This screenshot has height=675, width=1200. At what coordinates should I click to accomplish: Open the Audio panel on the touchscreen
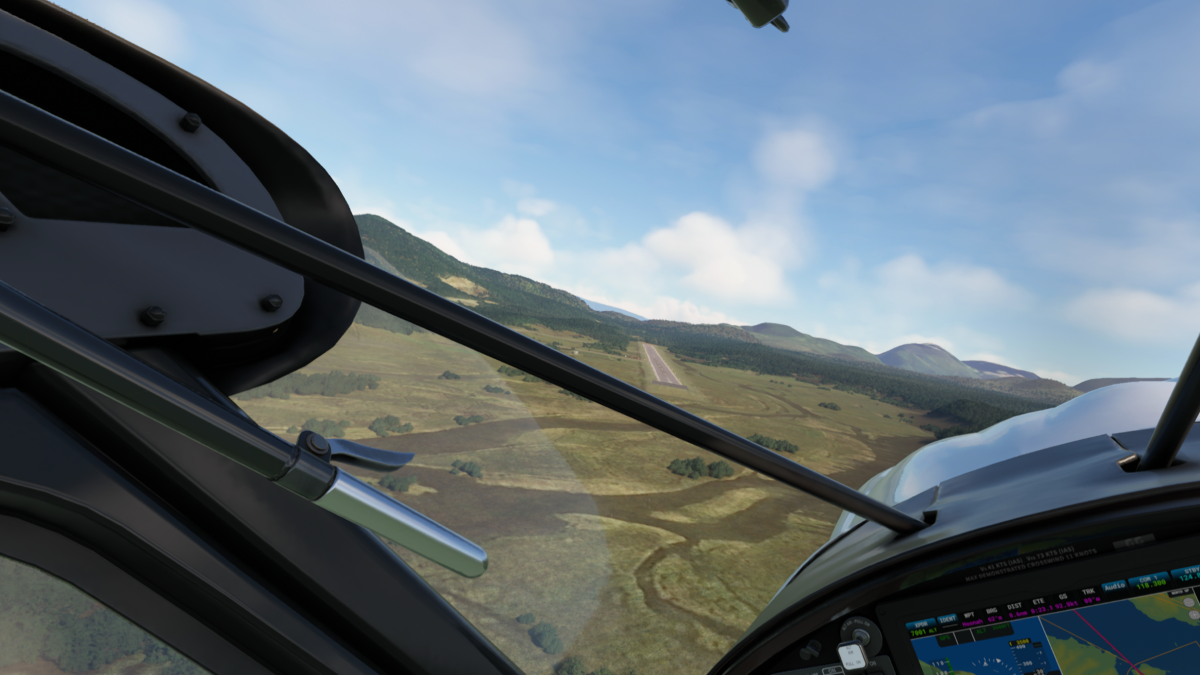tap(1114, 585)
